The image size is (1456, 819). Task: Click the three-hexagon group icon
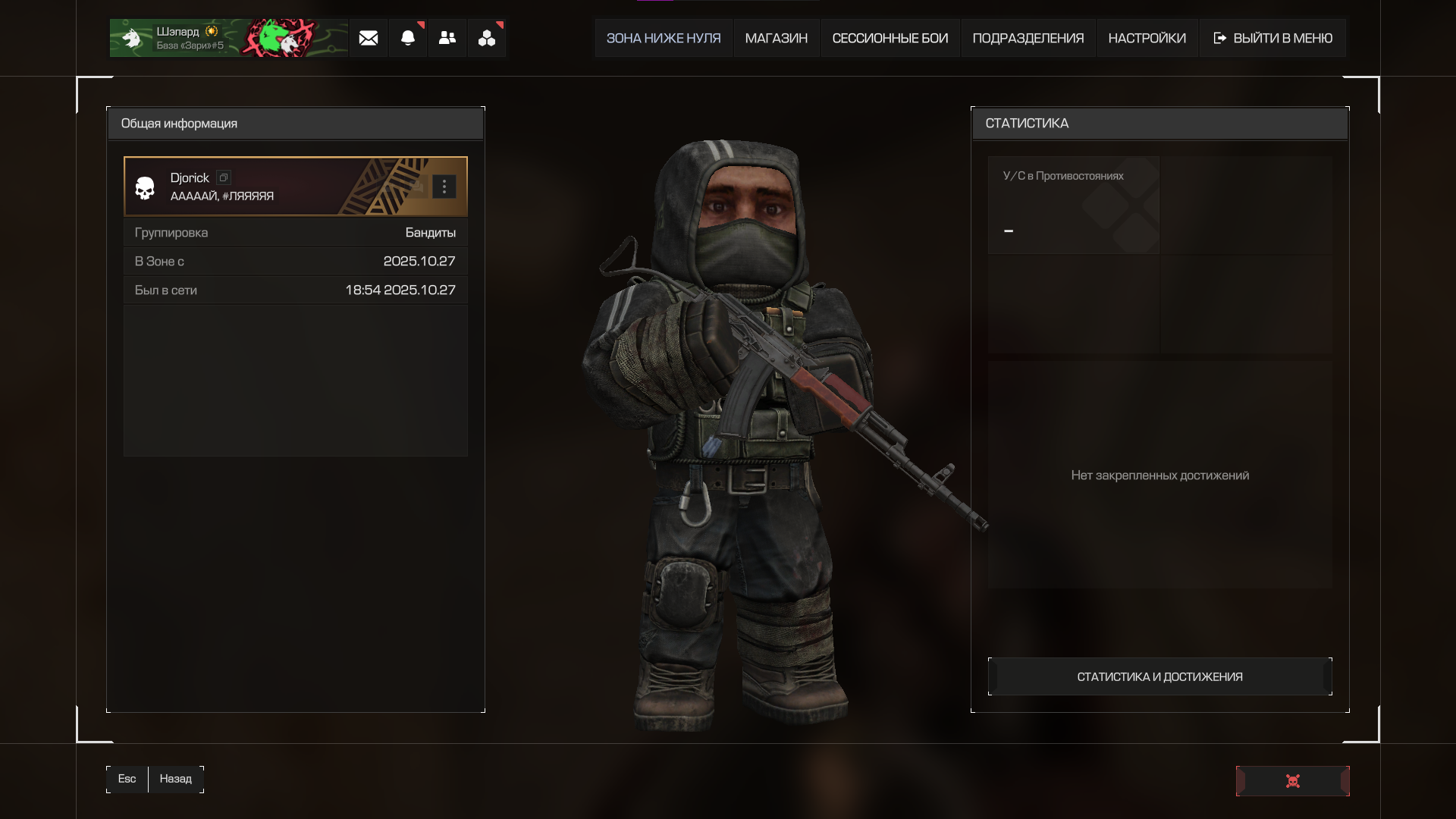[x=487, y=39]
